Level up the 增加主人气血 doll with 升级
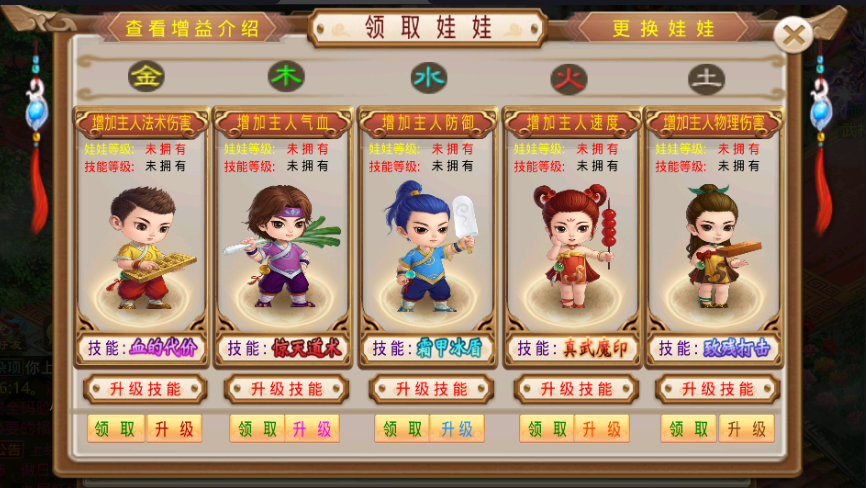This screenshot has width=866, height=488. [x=312, y=429]
